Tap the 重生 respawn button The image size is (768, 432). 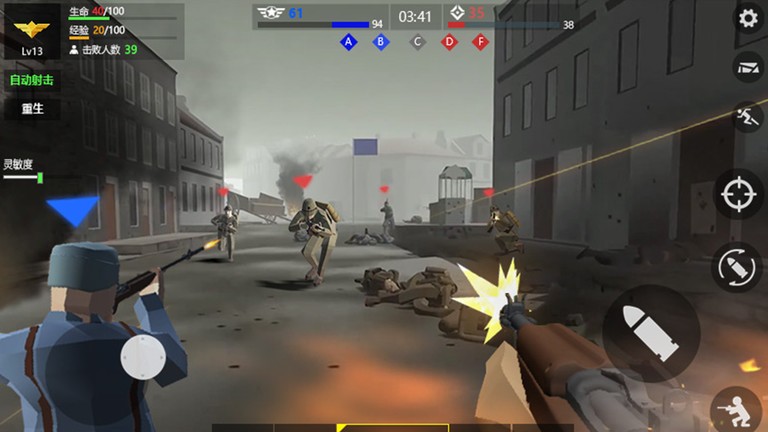pyautogui.click(x=31, y=109)
